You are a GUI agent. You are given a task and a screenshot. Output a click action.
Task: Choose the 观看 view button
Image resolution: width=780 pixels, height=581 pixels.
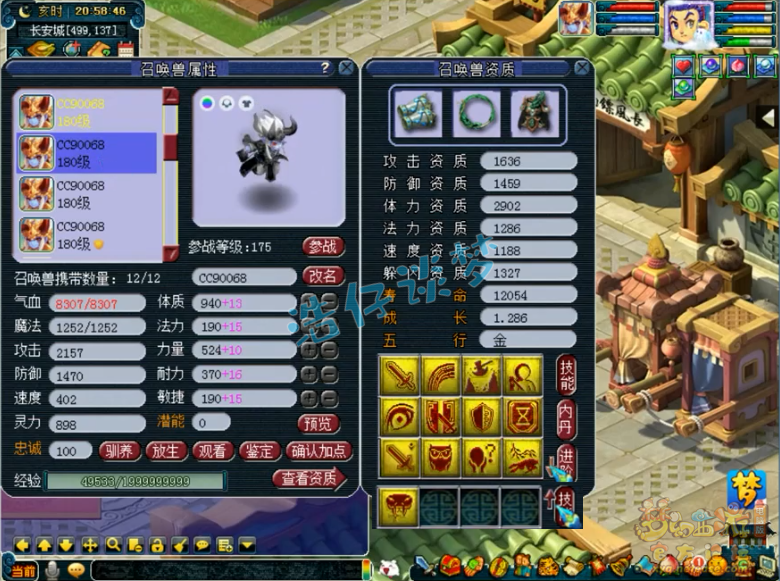pyautogui.click(x=212, y=451)
